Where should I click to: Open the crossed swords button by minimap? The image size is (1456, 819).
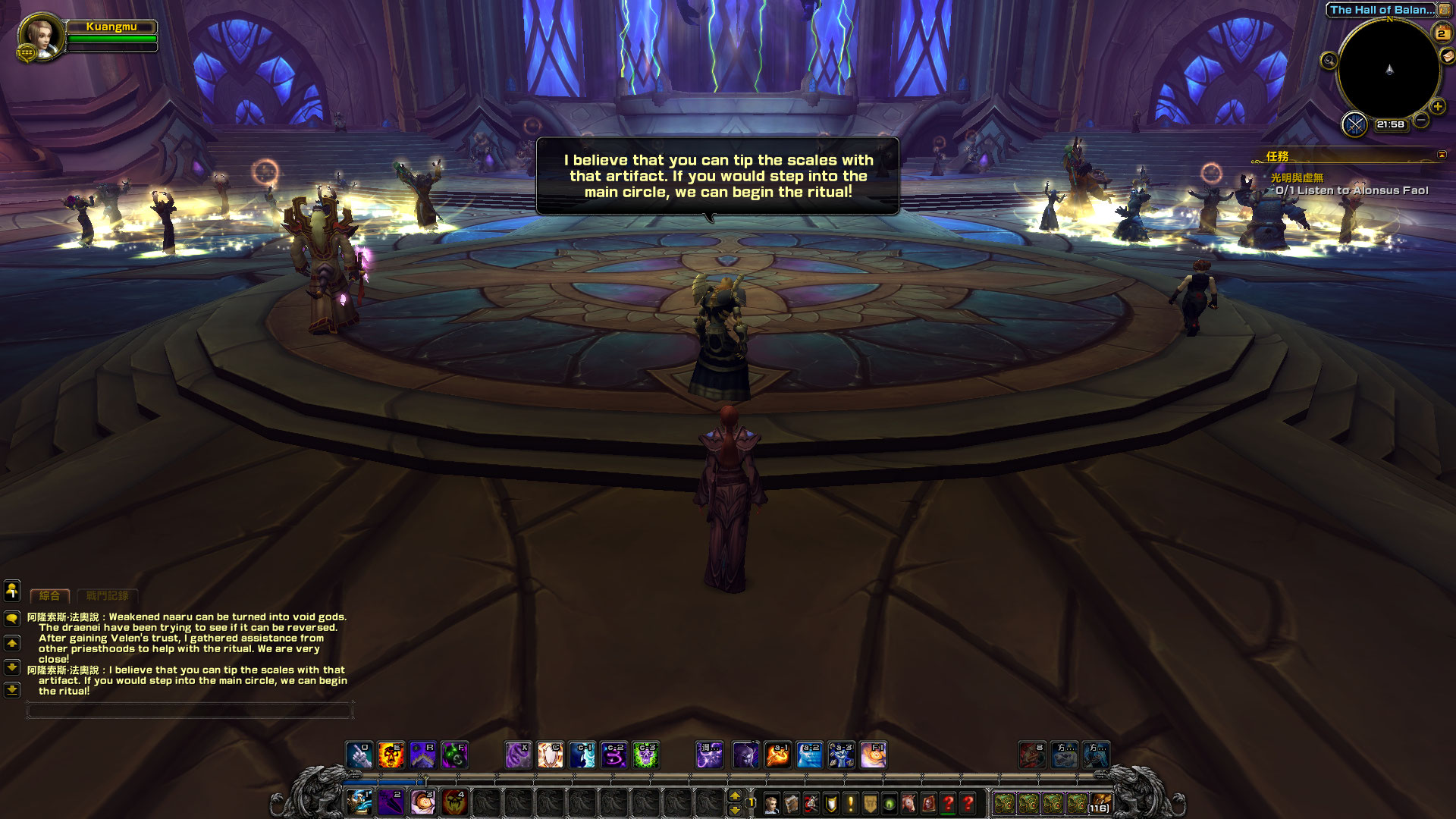click(x=1354, y=124)
